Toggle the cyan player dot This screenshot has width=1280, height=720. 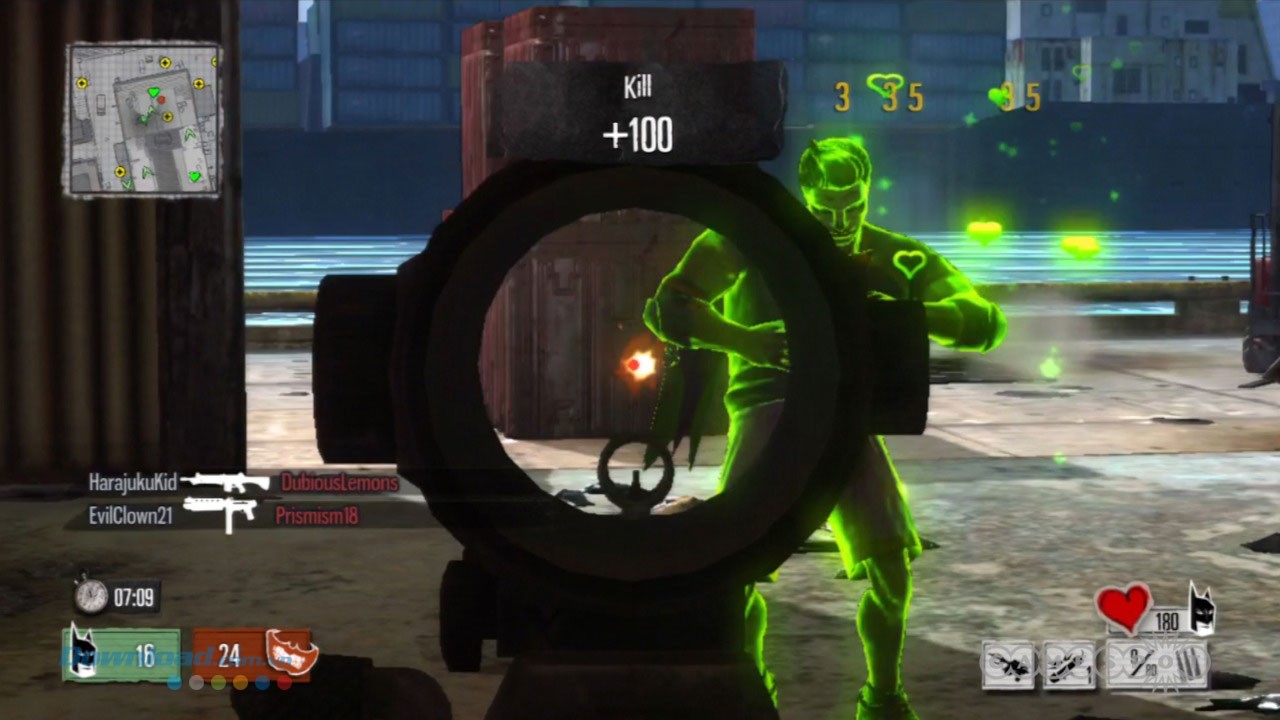pyautogui.click(x=174, y=683)
